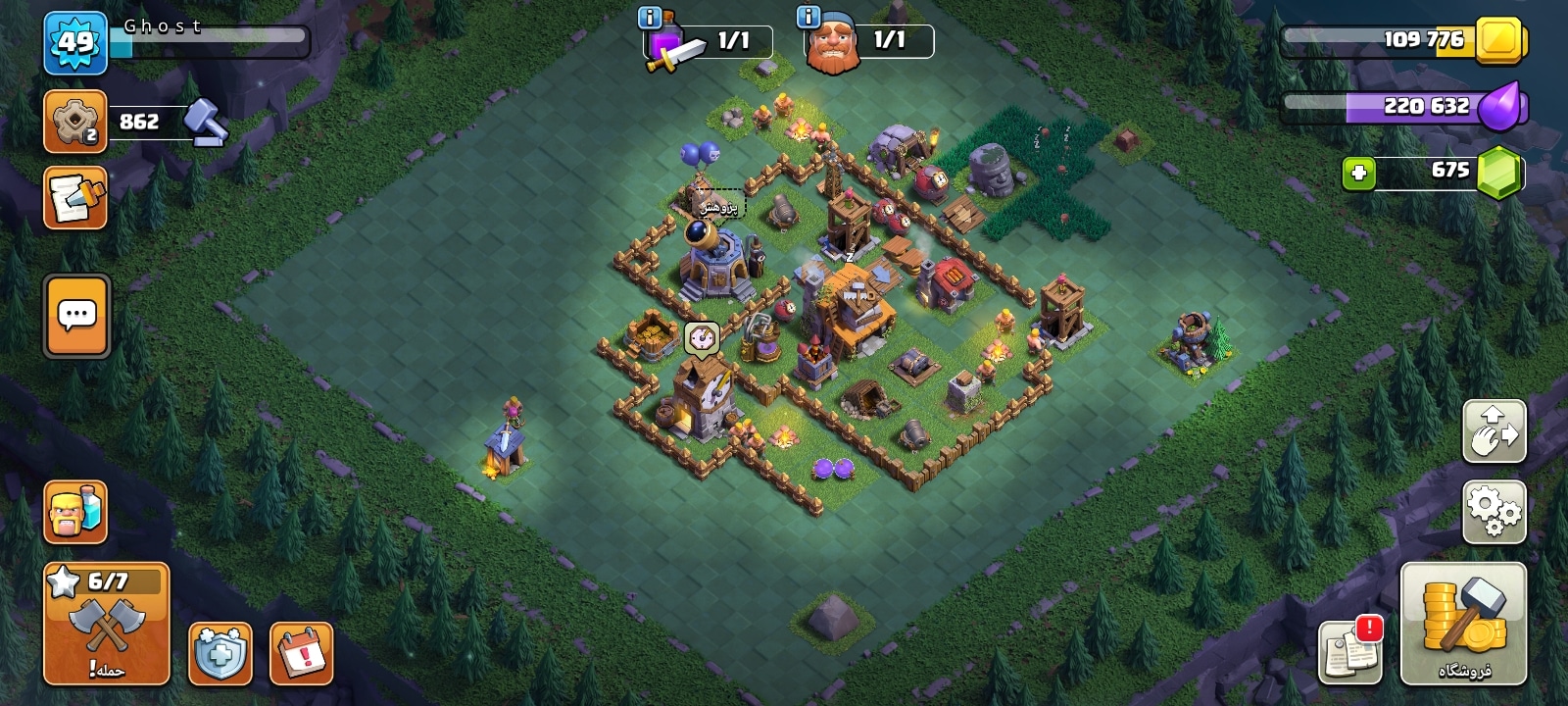The width and height of the screenshot is (1568, 706).
Task: Click the purple elixir drop icon
Action: 1499,106
